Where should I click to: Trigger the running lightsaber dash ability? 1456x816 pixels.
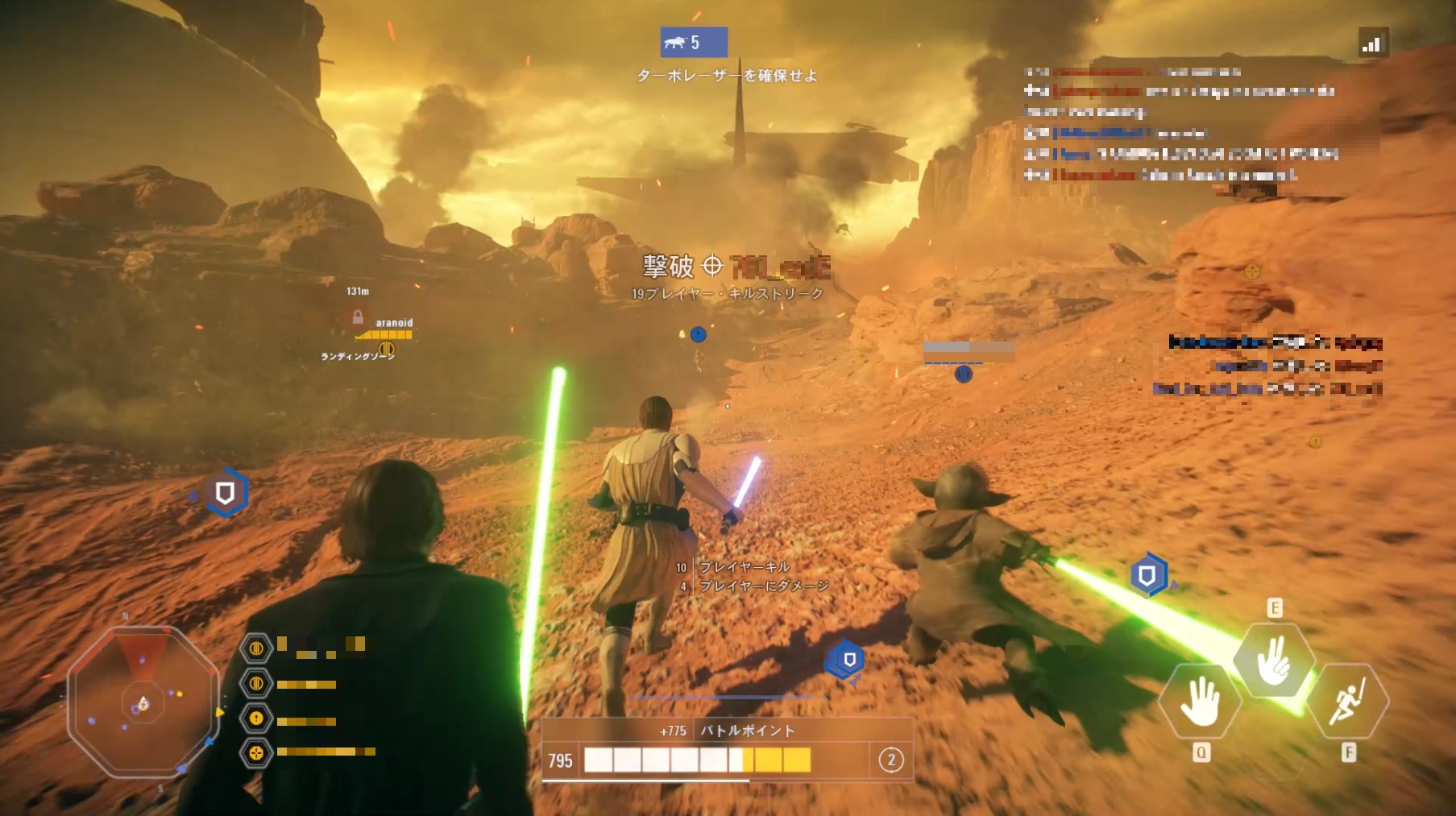(x=1347, y=702)
